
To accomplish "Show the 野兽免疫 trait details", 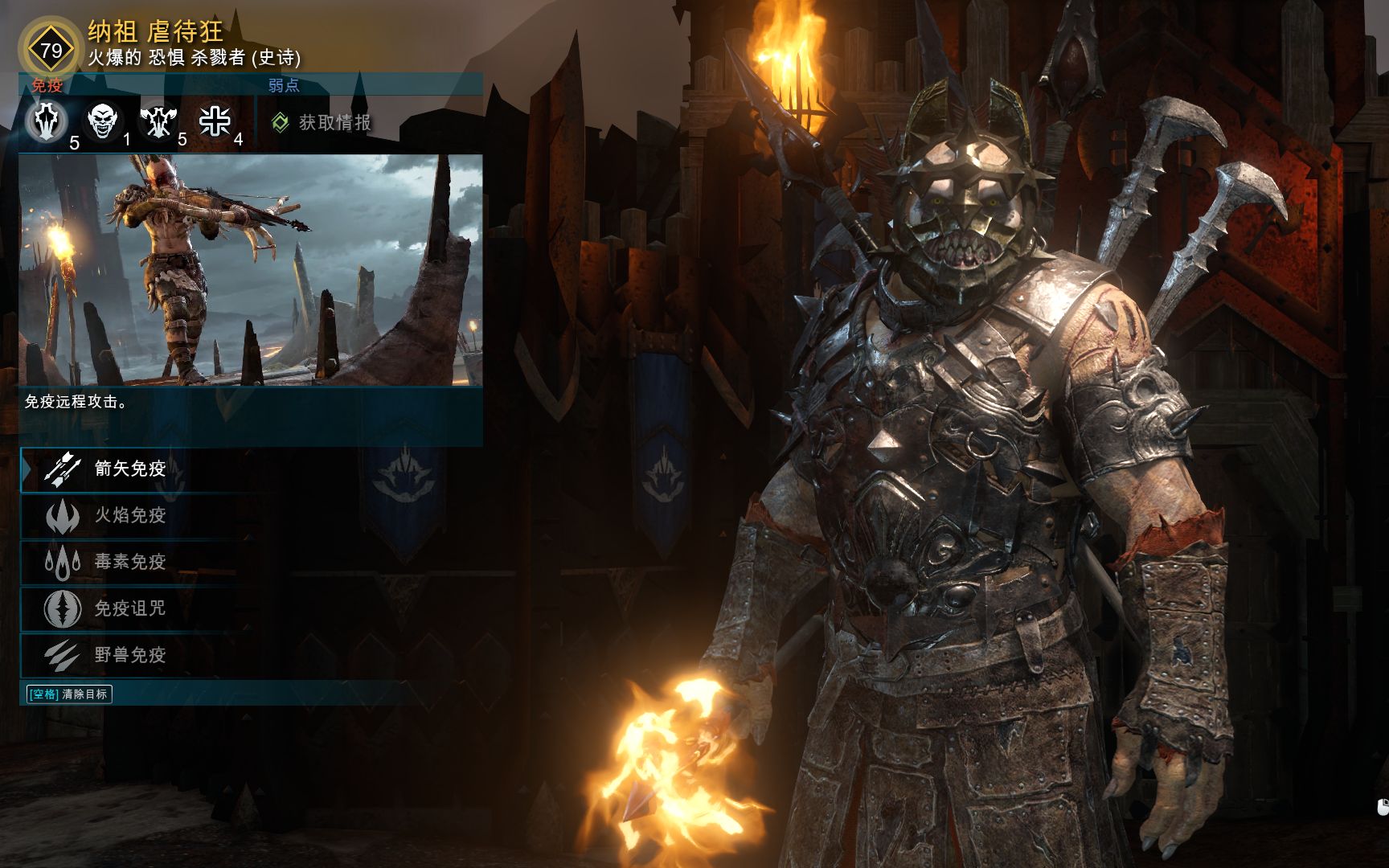I will click(x=129, y=655).
